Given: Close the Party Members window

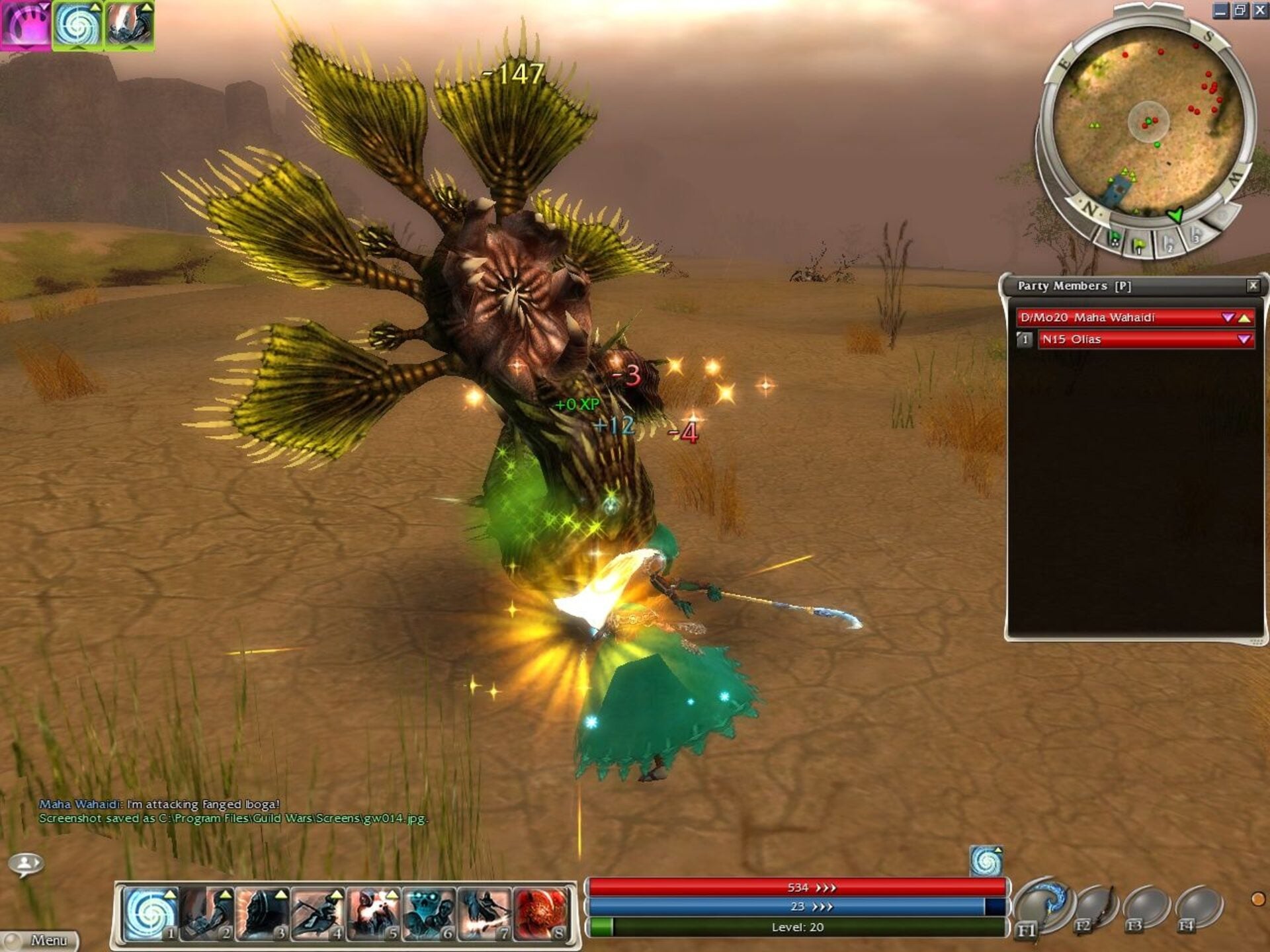Looking at the screenshot, I should pyautogui.click(x=1253, y=286).
